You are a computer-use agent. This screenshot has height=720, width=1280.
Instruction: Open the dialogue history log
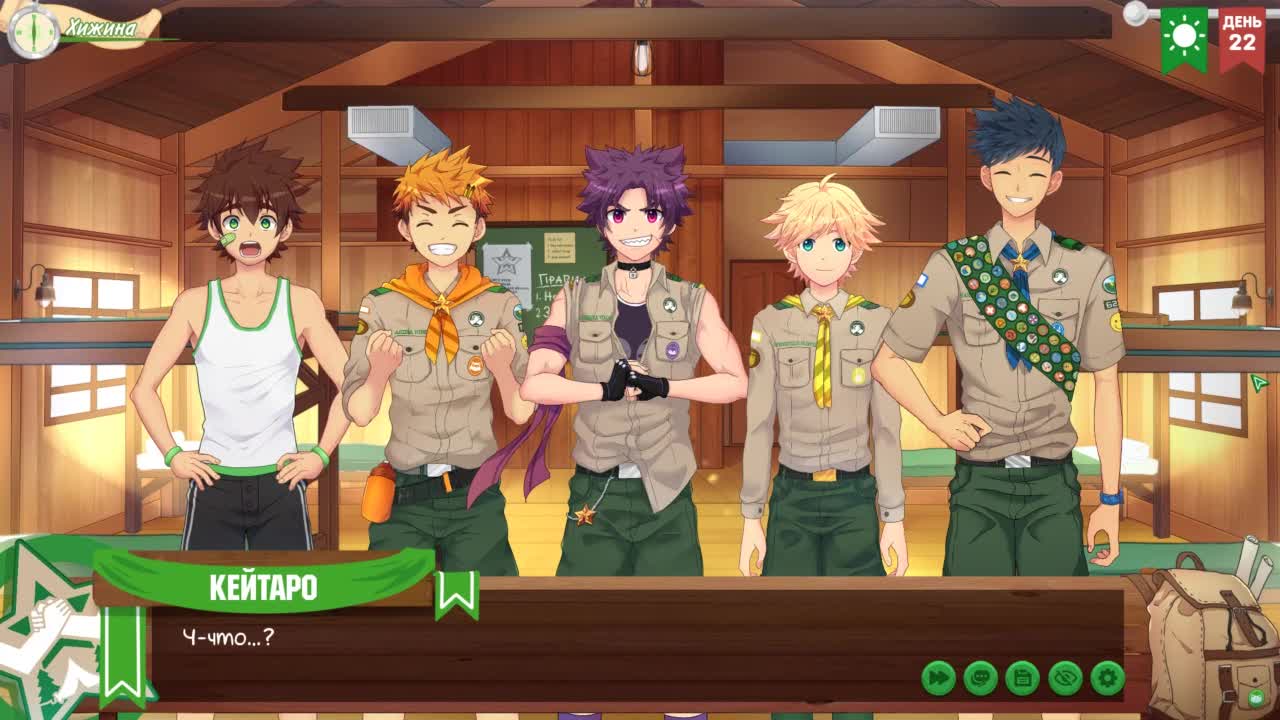[x=980, y=678]
